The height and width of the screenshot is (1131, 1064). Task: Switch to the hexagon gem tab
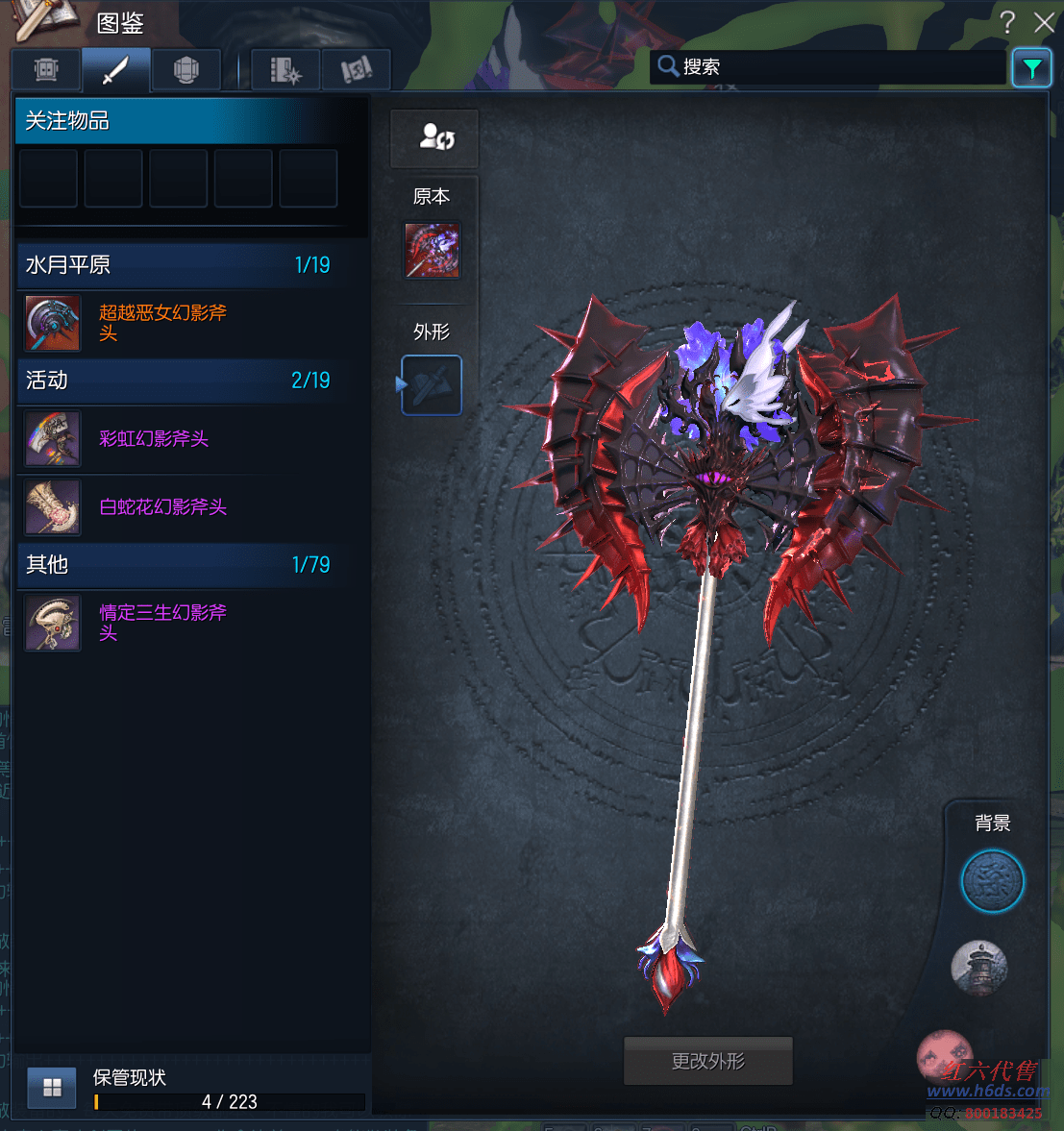[x=186, y=70]
